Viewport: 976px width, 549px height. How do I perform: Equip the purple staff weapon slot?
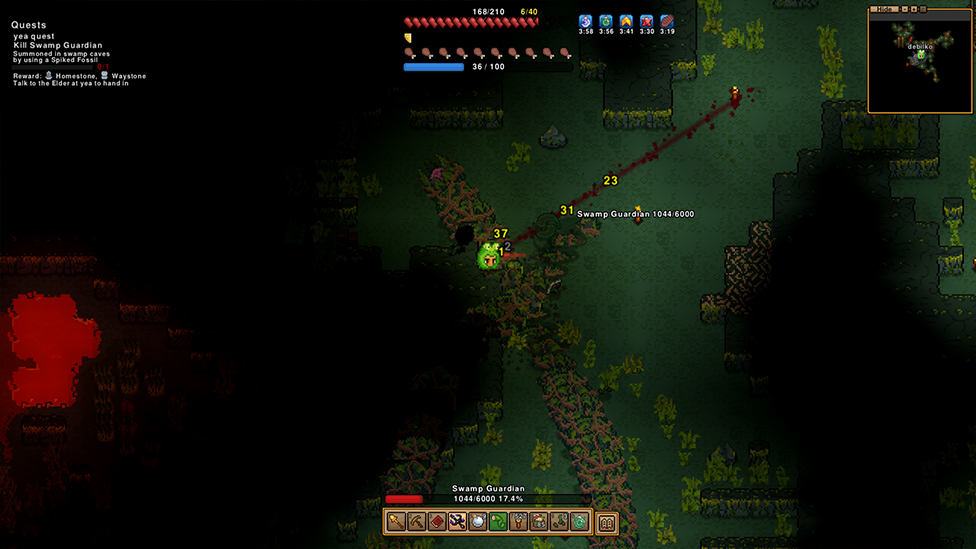[457, 522]
